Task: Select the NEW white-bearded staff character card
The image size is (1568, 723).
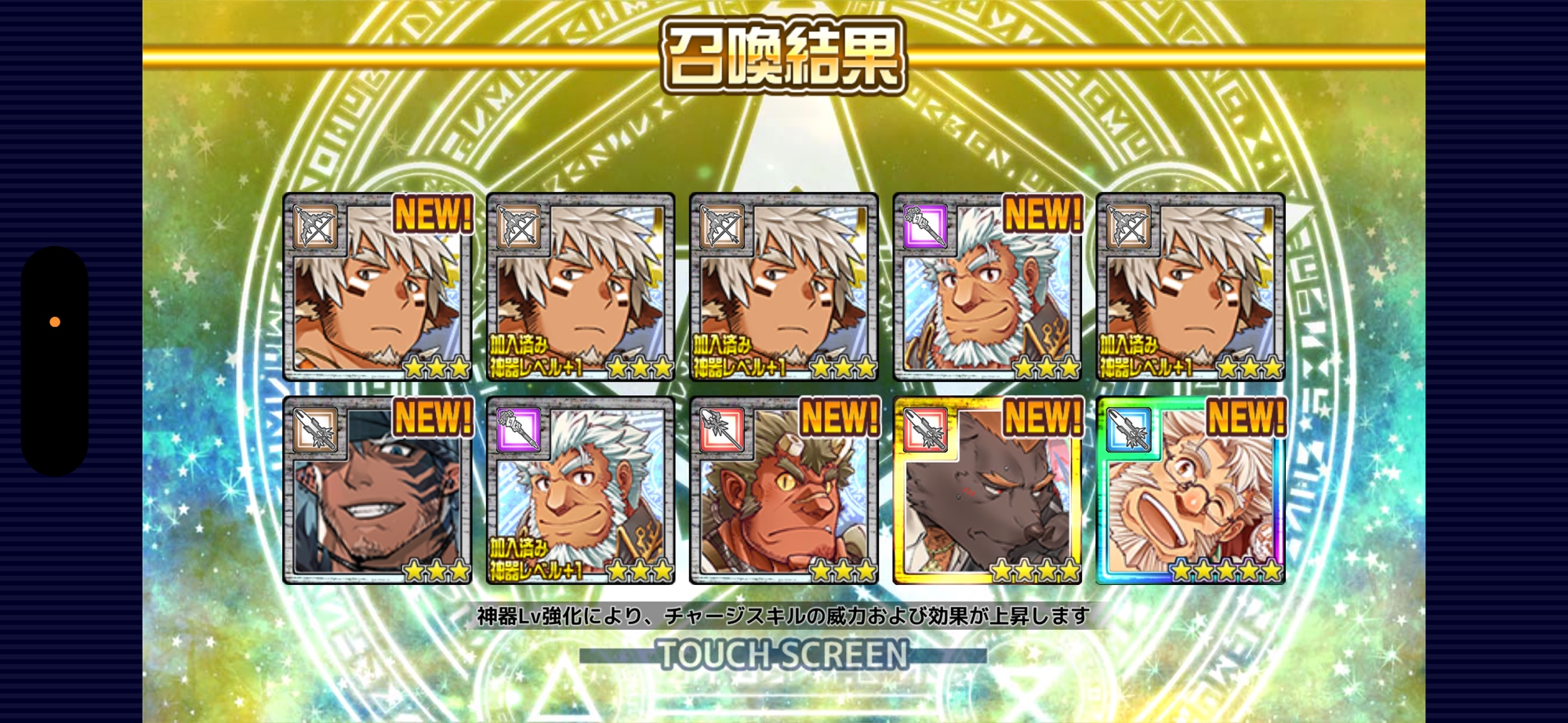Action: pos(987,287)
